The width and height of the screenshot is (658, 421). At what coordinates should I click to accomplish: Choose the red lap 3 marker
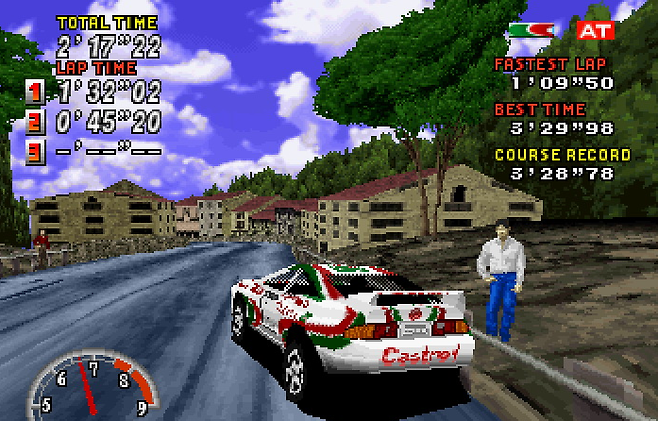click(x=35, y=154)
